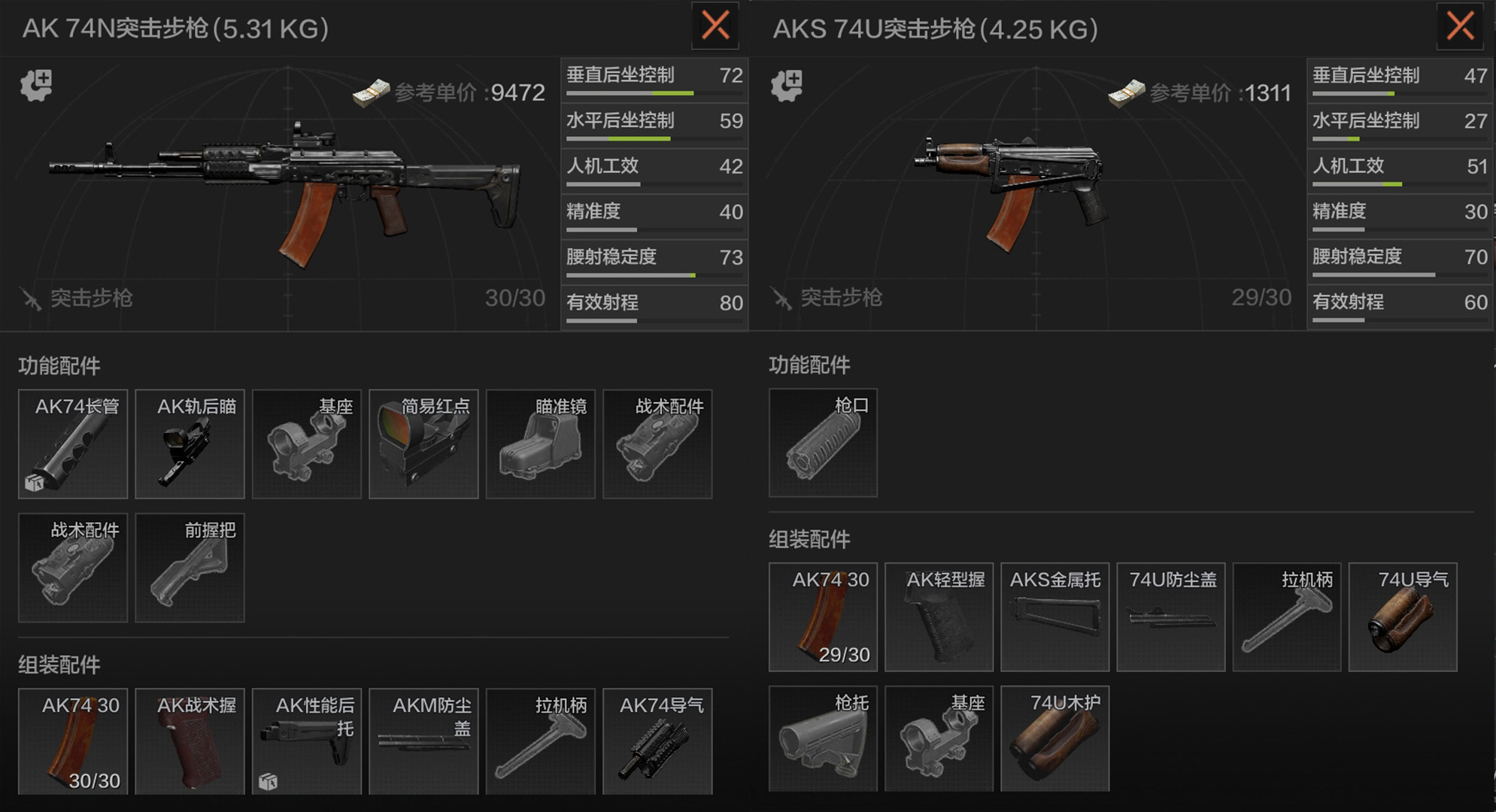This screenshot has width=1496, height=812.
Task: Select the AK74长管 long barrel attachment
Action: [x=72, y=444]
